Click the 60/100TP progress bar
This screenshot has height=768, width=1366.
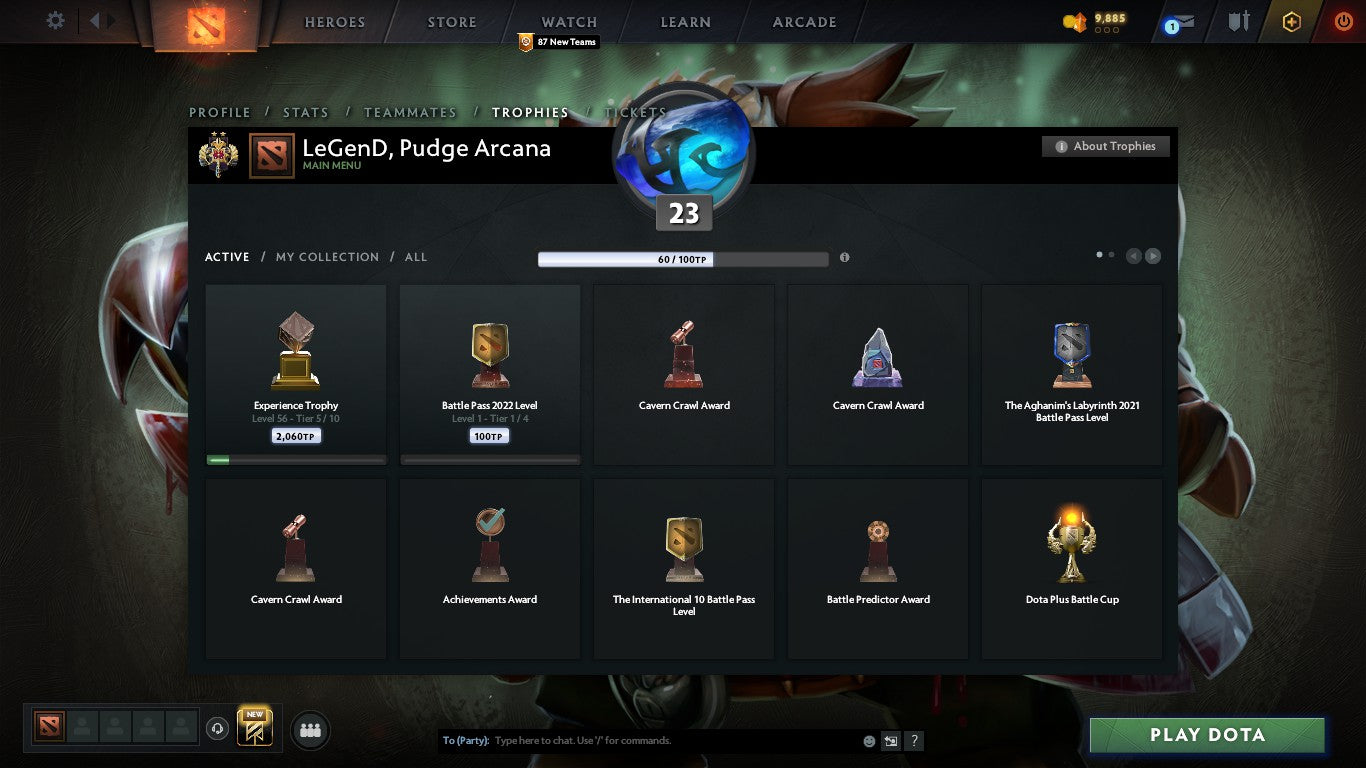[x=683, y=258]
